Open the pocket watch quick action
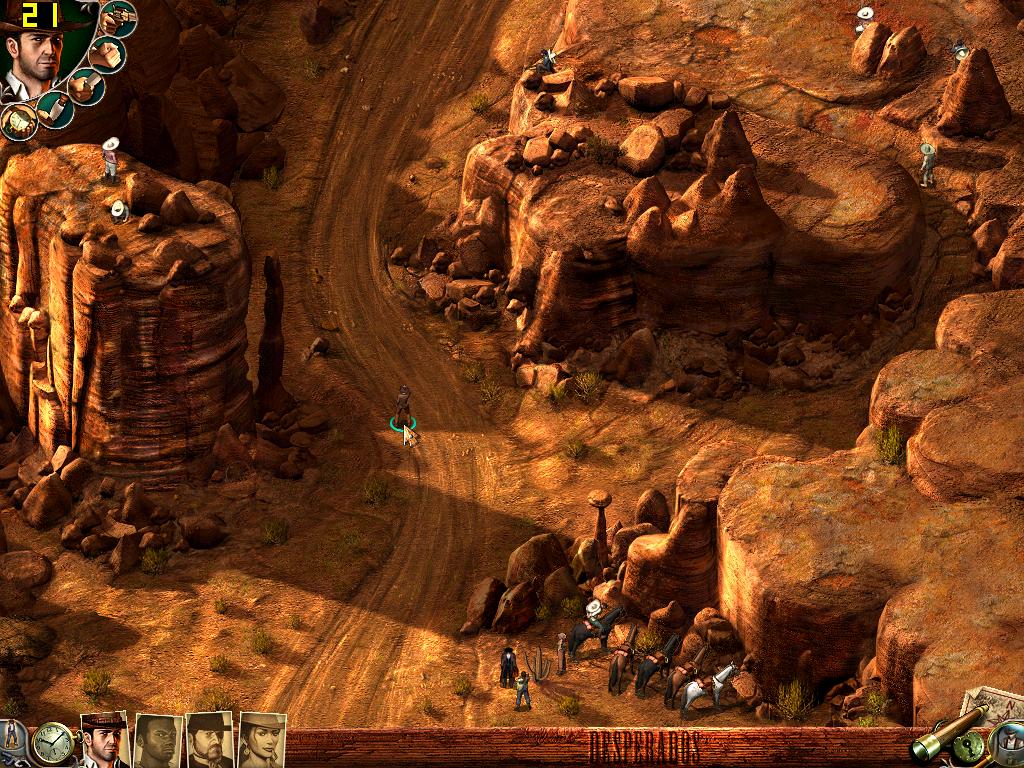The height and width of the screenshot is (768, 1024). coord(52,743)
